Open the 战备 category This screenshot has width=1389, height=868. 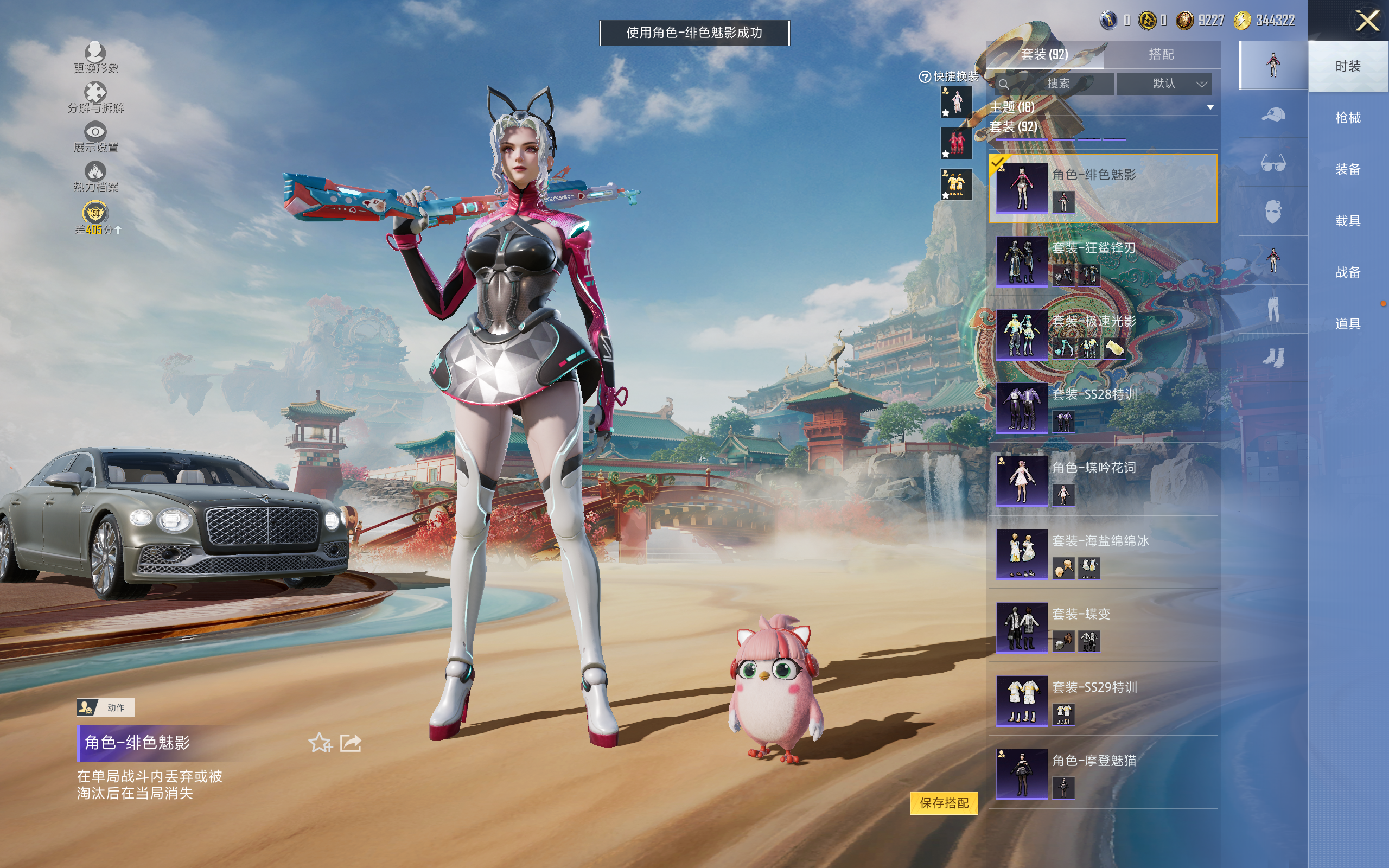pos(1347,272)
